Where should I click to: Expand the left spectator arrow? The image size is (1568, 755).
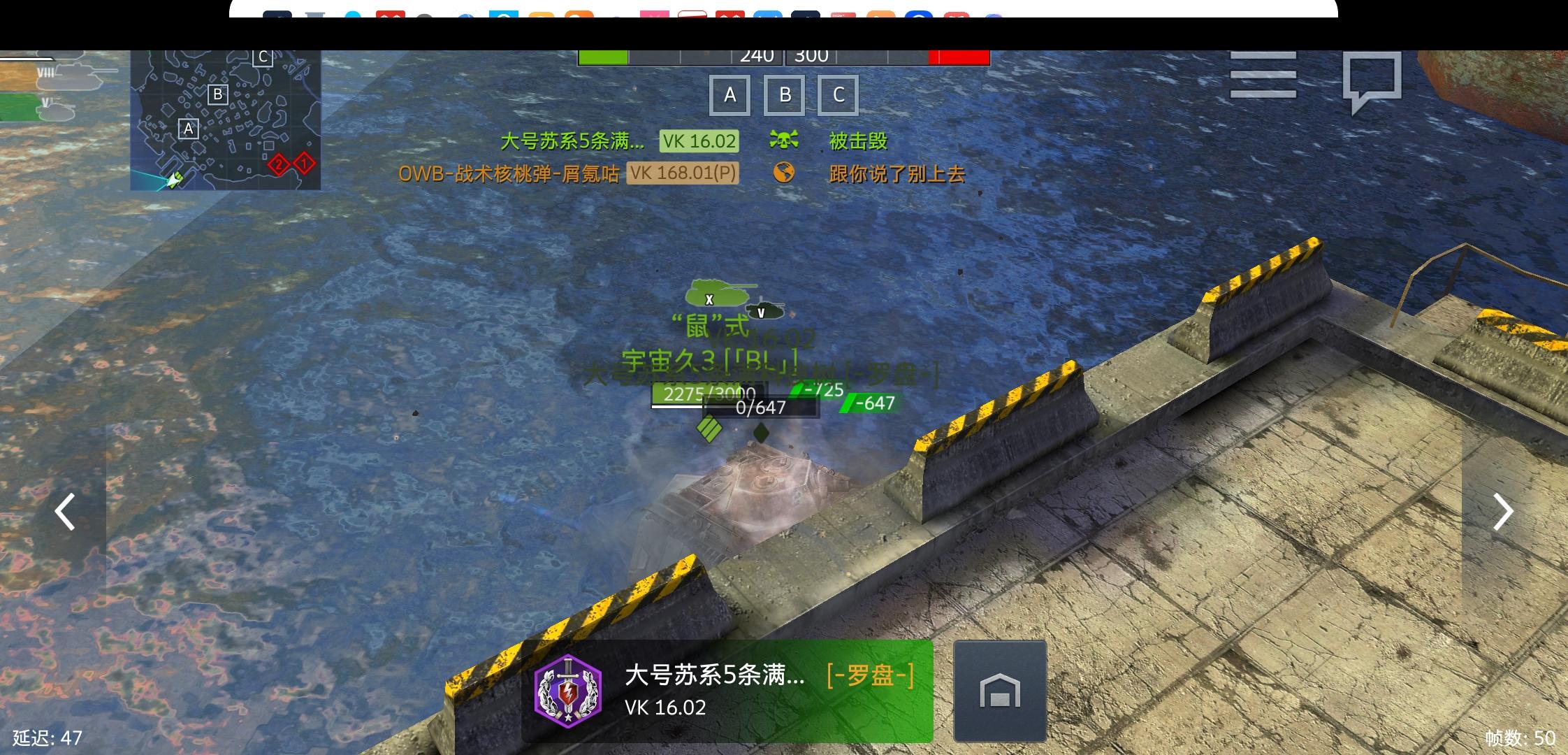(x=64, y=512)
